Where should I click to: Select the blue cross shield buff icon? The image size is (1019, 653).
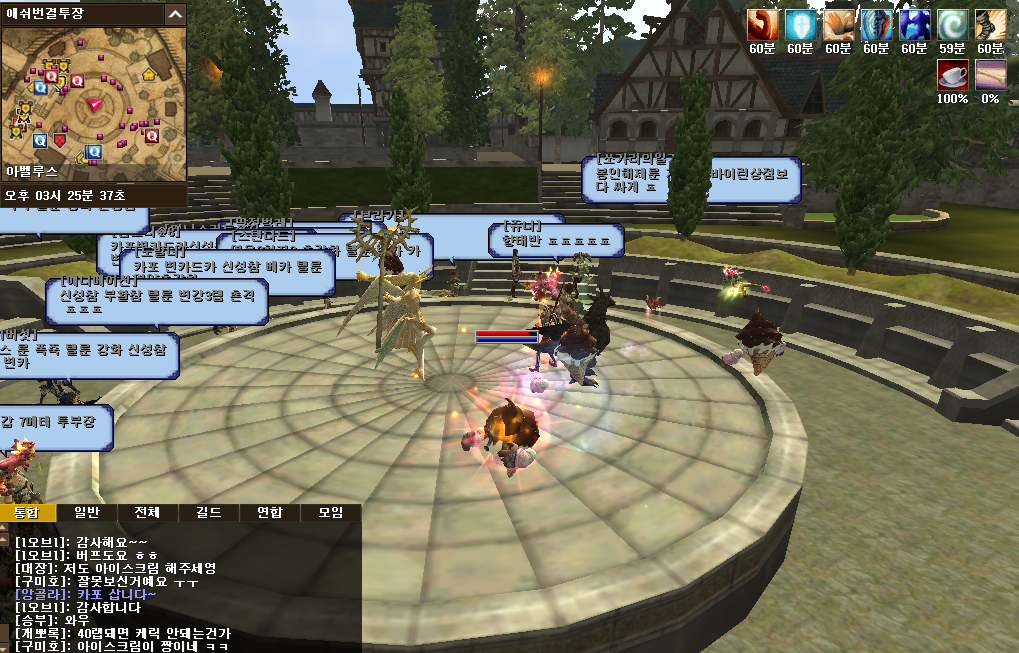(x=800, y=25)
